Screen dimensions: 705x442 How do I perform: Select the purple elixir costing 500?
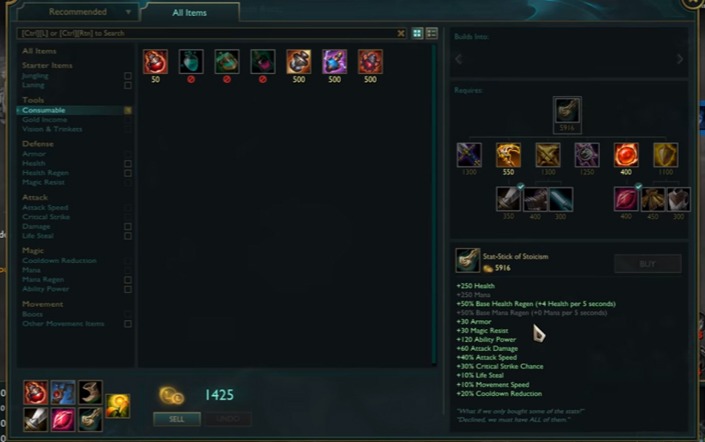334,62
